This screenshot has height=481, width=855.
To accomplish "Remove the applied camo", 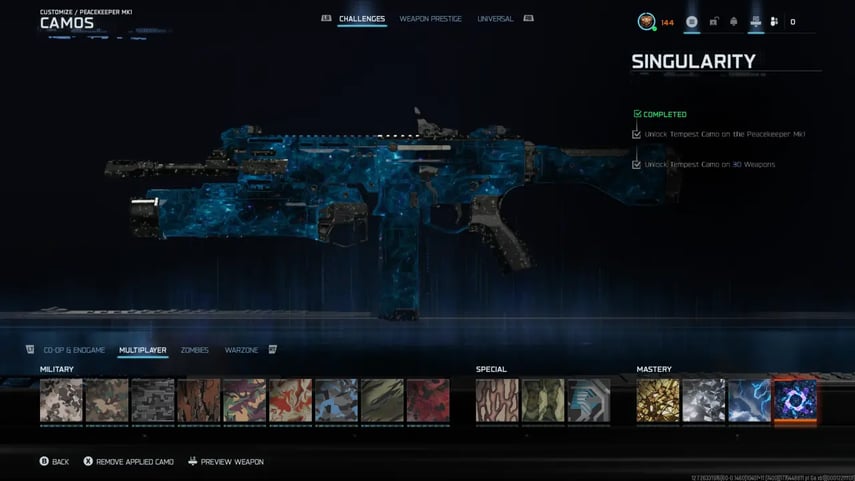I will pos(128,462).
